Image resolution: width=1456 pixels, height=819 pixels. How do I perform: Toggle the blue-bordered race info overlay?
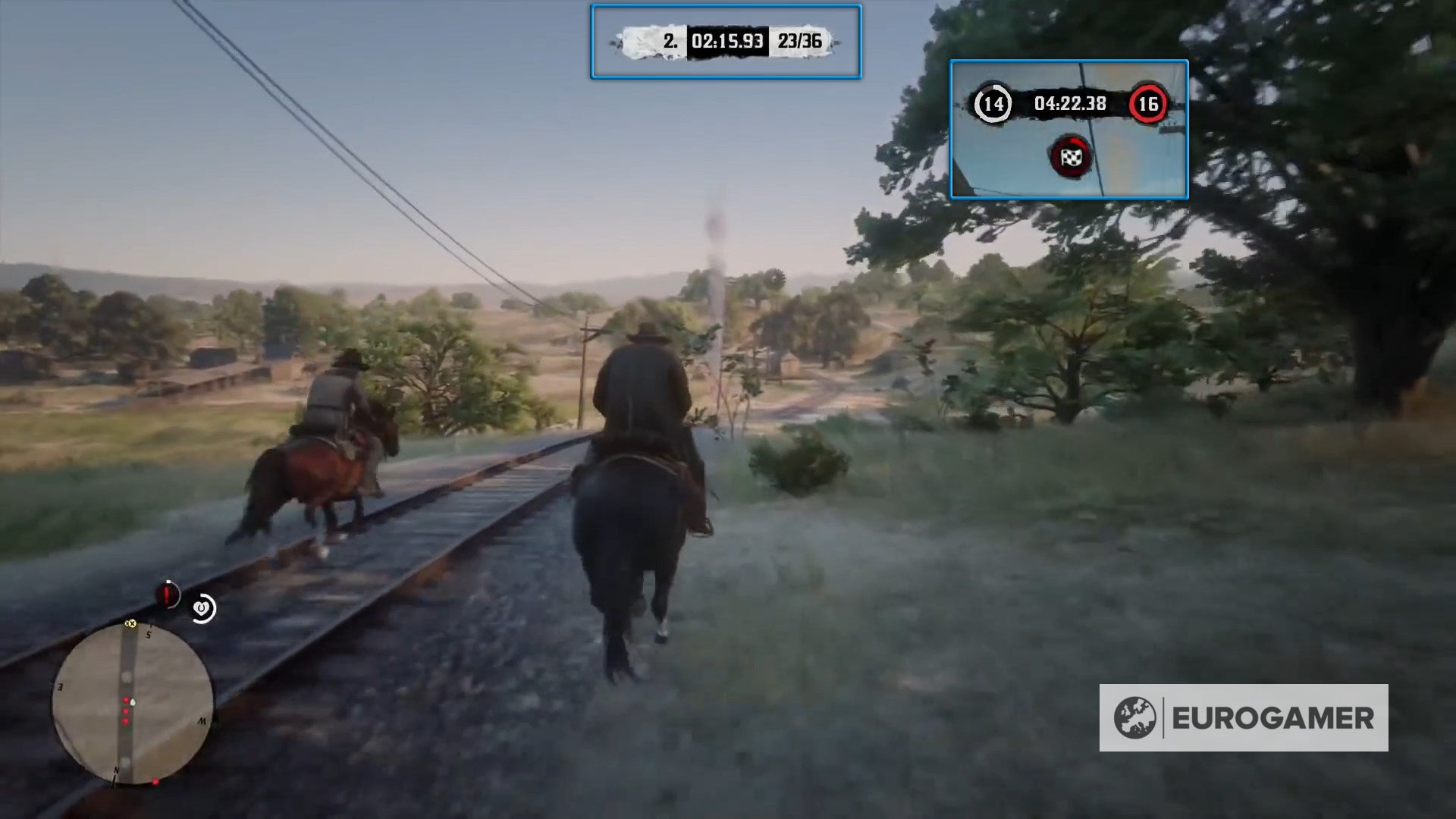coord(1069,130)
